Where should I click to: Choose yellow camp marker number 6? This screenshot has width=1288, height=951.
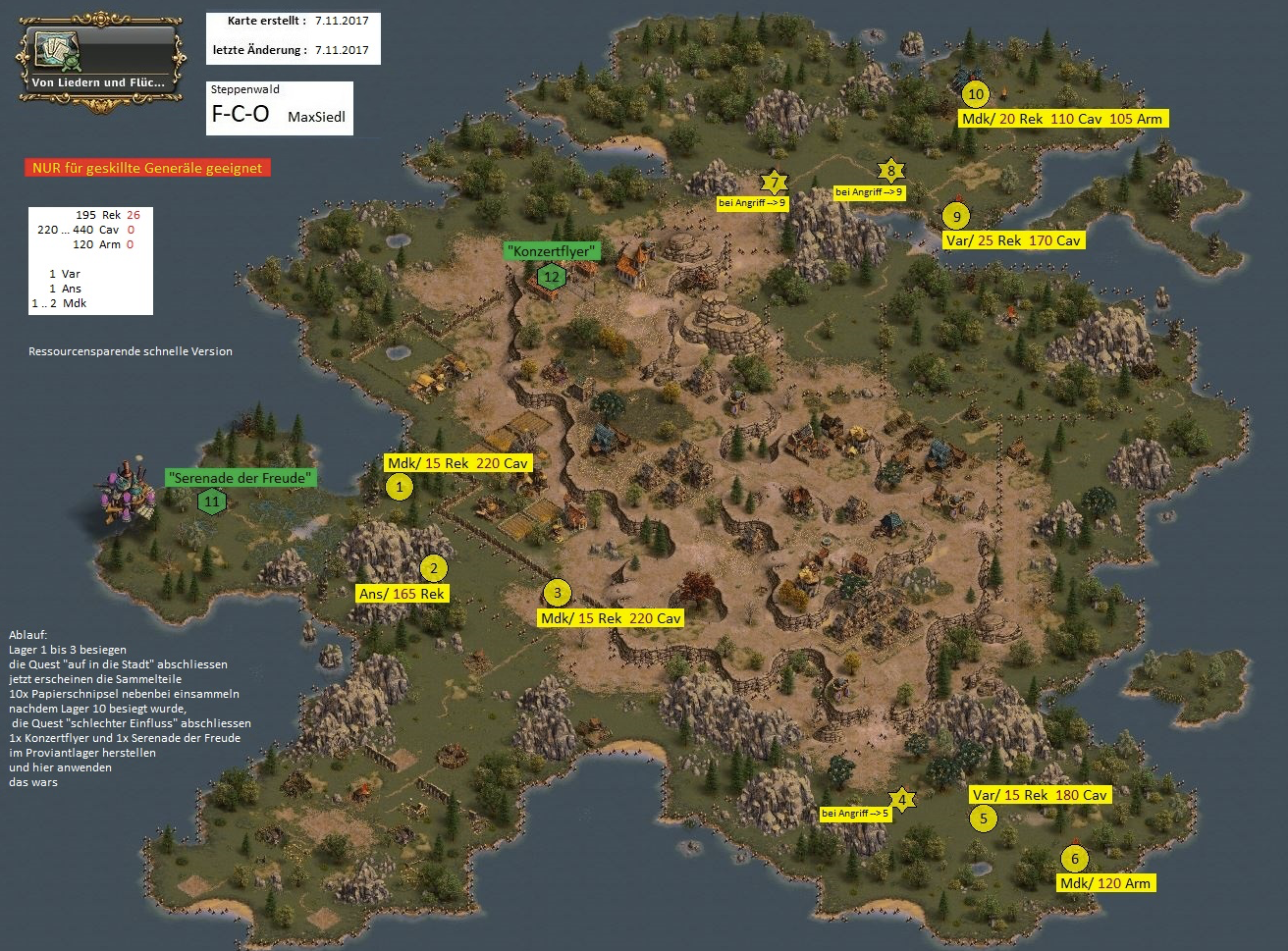pos(1075,859)
